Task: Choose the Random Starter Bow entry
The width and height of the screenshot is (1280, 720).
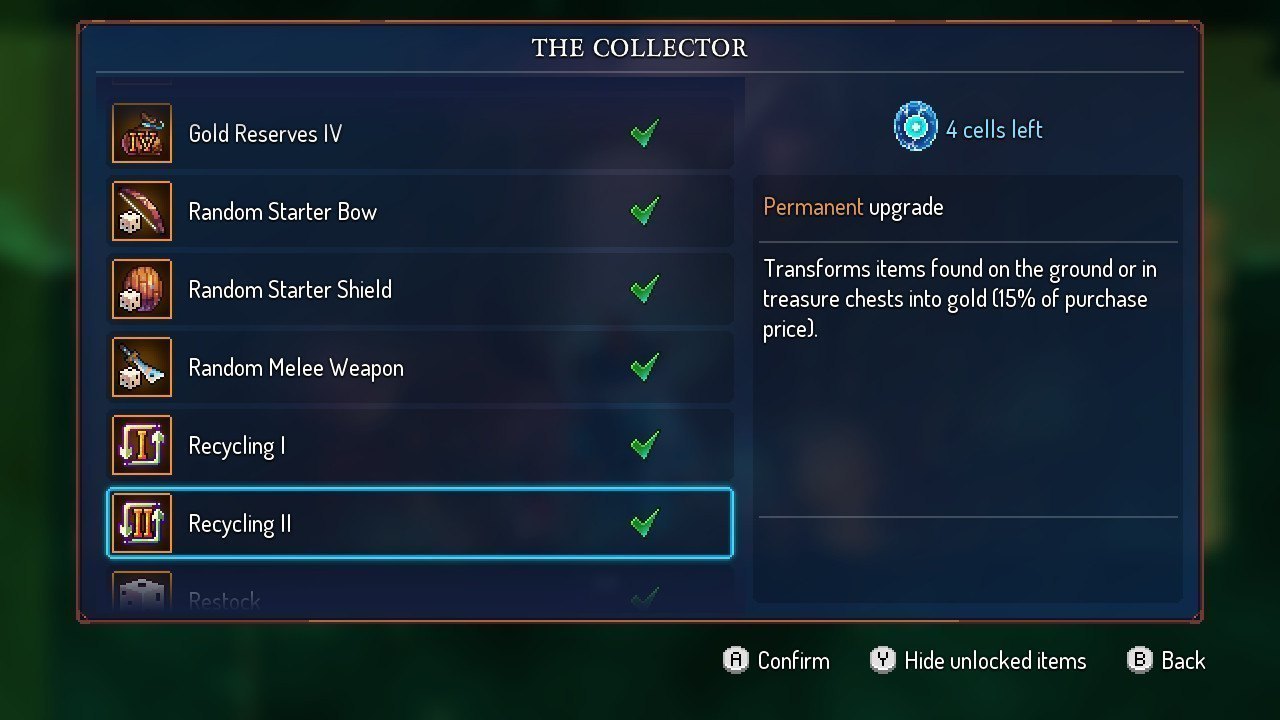Action: coord(419,212)
